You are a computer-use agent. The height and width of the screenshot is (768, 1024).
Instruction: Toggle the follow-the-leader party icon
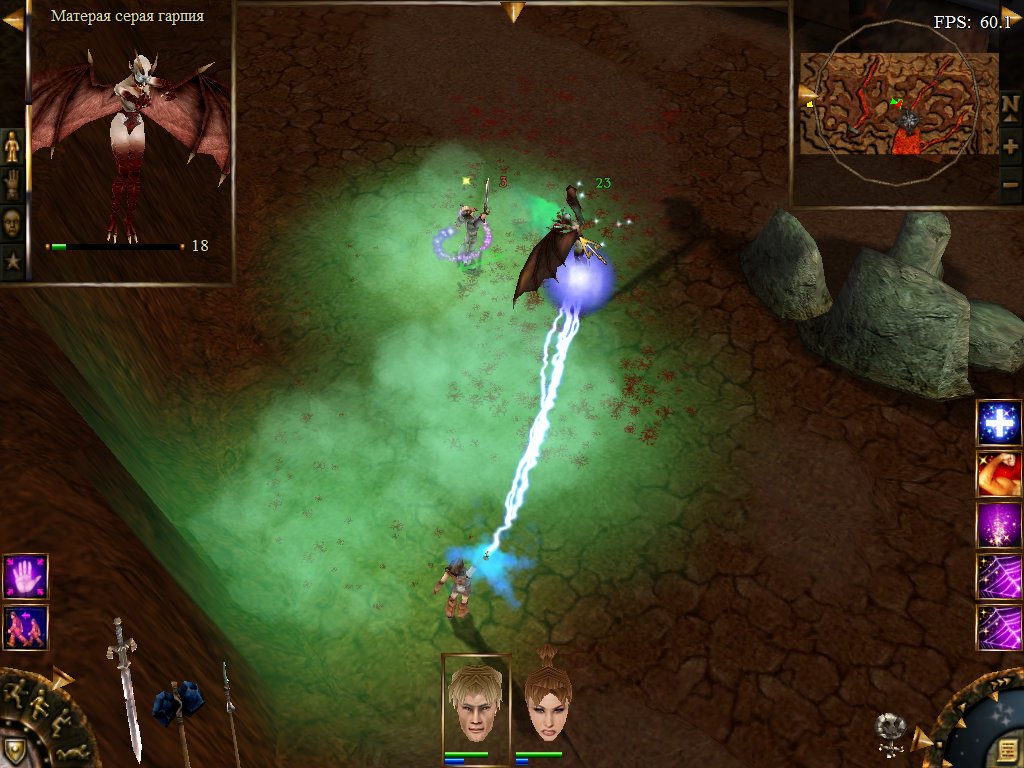(x=25, y=628)
